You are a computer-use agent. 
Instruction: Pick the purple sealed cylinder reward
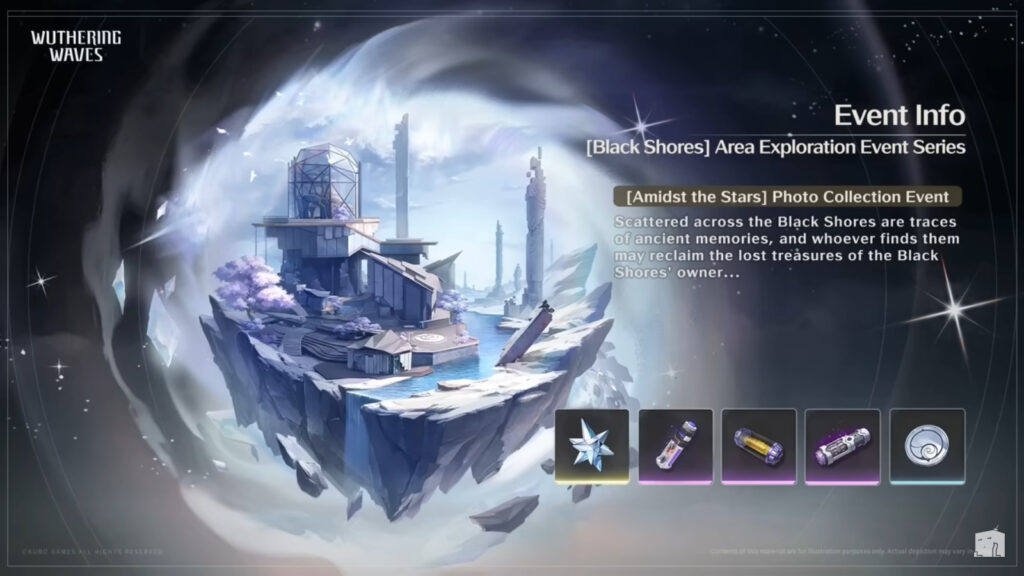coord(842,446)
